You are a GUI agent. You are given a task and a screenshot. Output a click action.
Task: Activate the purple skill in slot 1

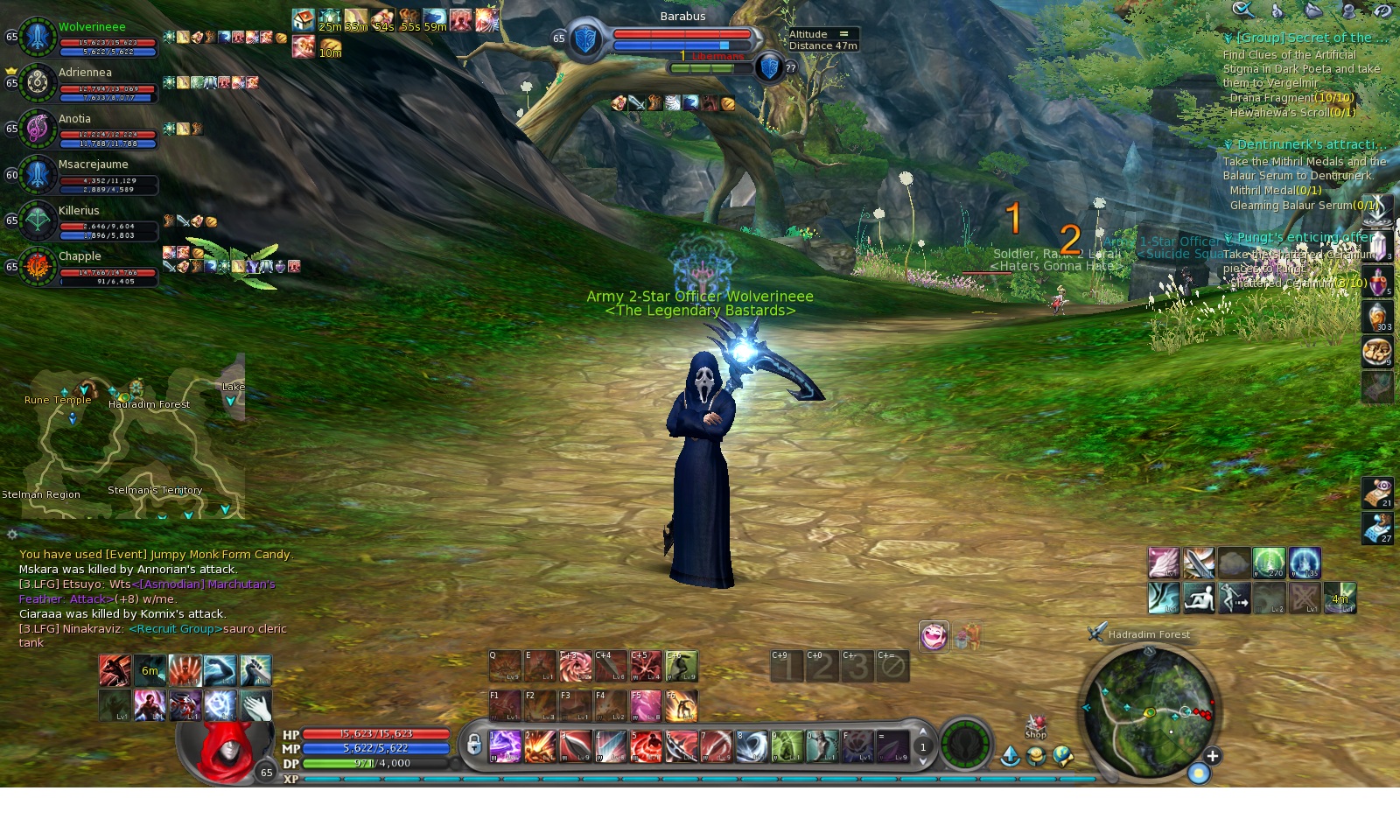[505, 746]
